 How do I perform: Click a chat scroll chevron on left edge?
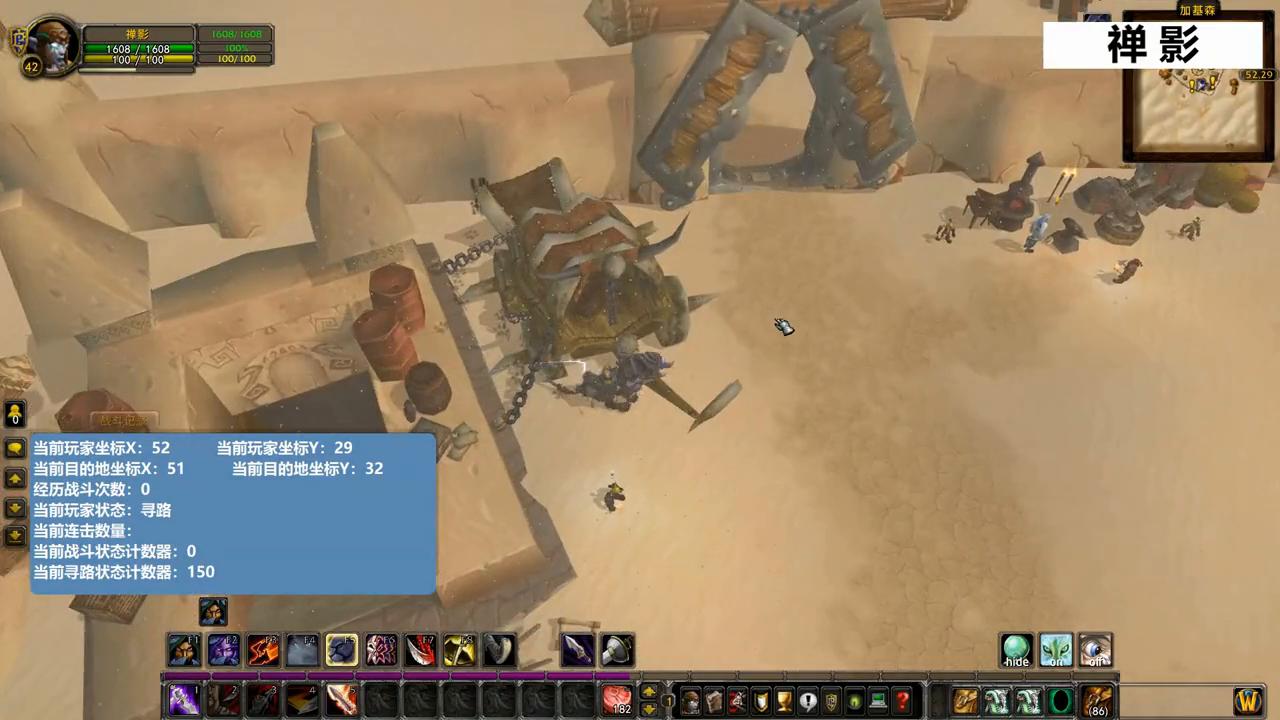click(x=15, y=478)
